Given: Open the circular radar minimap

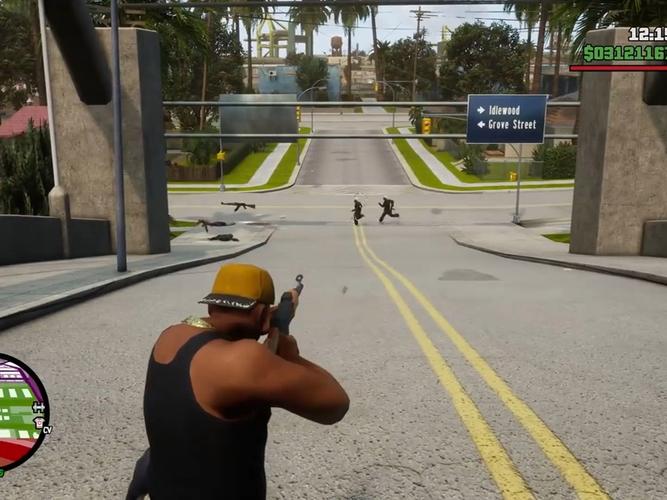Looking at the screenshot, I should [18, 412].
